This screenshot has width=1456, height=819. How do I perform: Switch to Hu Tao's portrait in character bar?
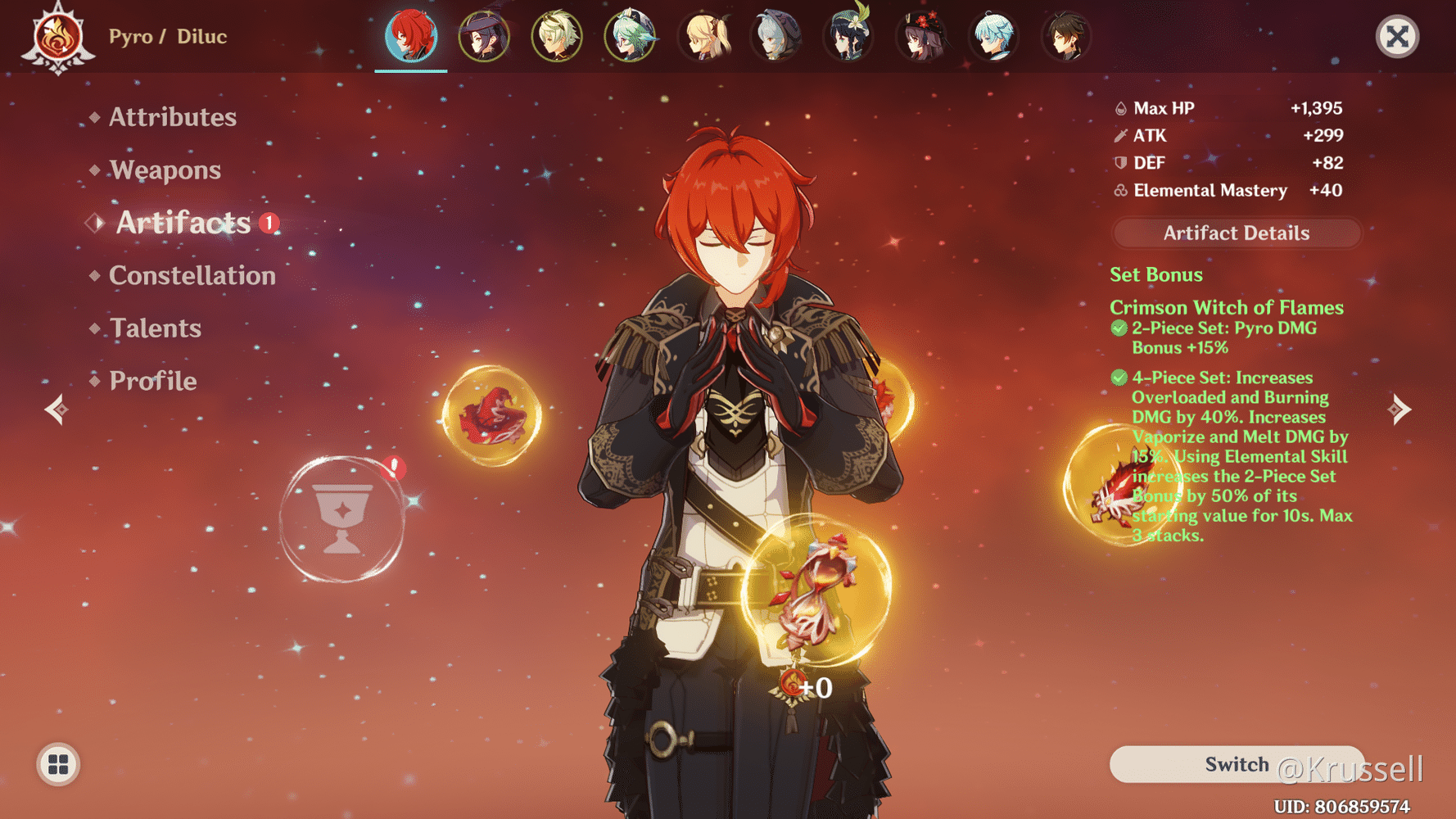point(923,35)
